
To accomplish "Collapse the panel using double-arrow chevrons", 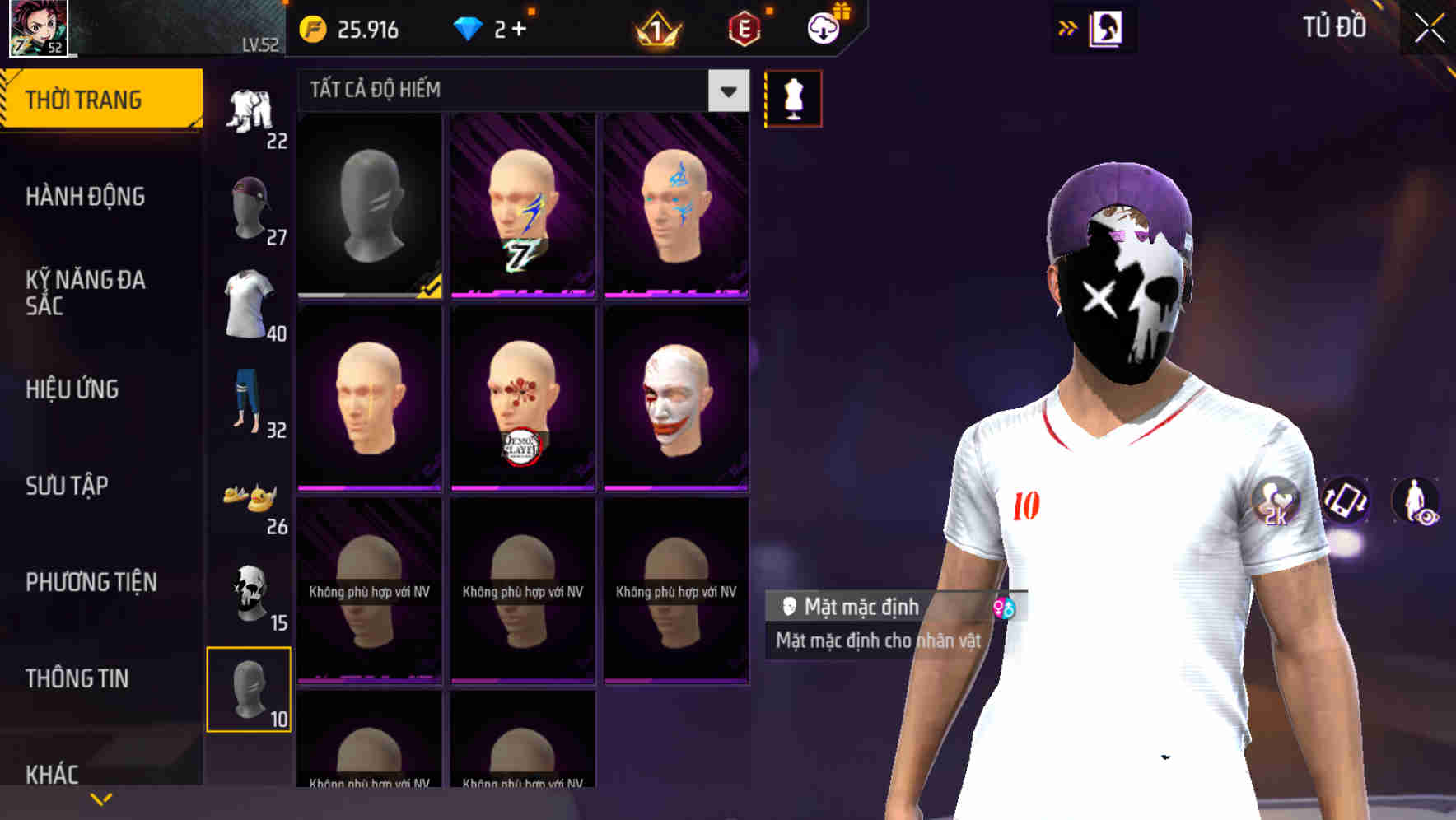I will click(x=1068, y=27).
